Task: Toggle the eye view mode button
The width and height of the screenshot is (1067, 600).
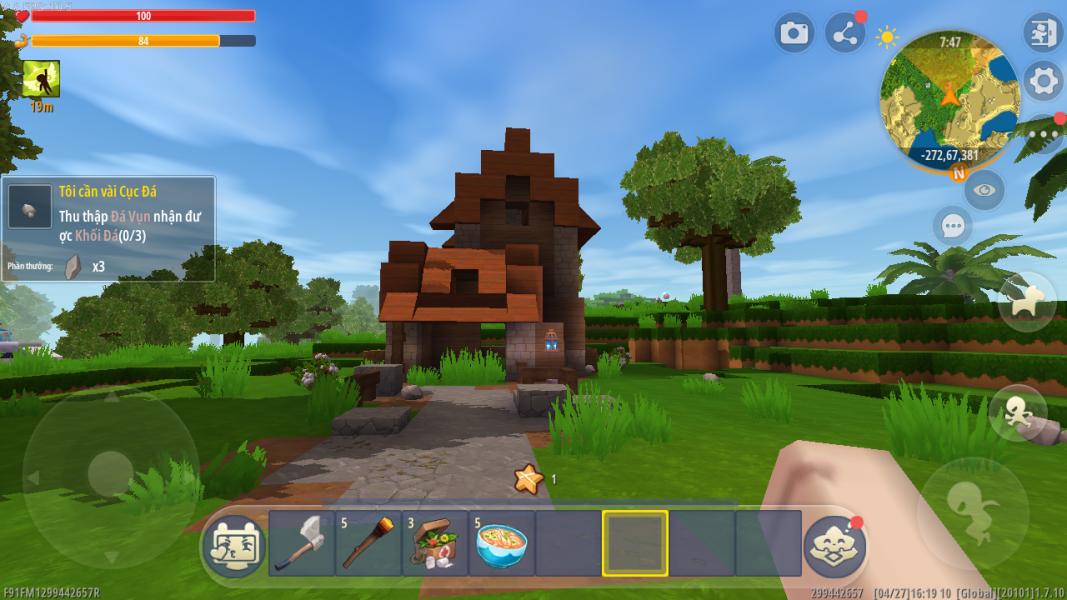Action: [985, 189]
